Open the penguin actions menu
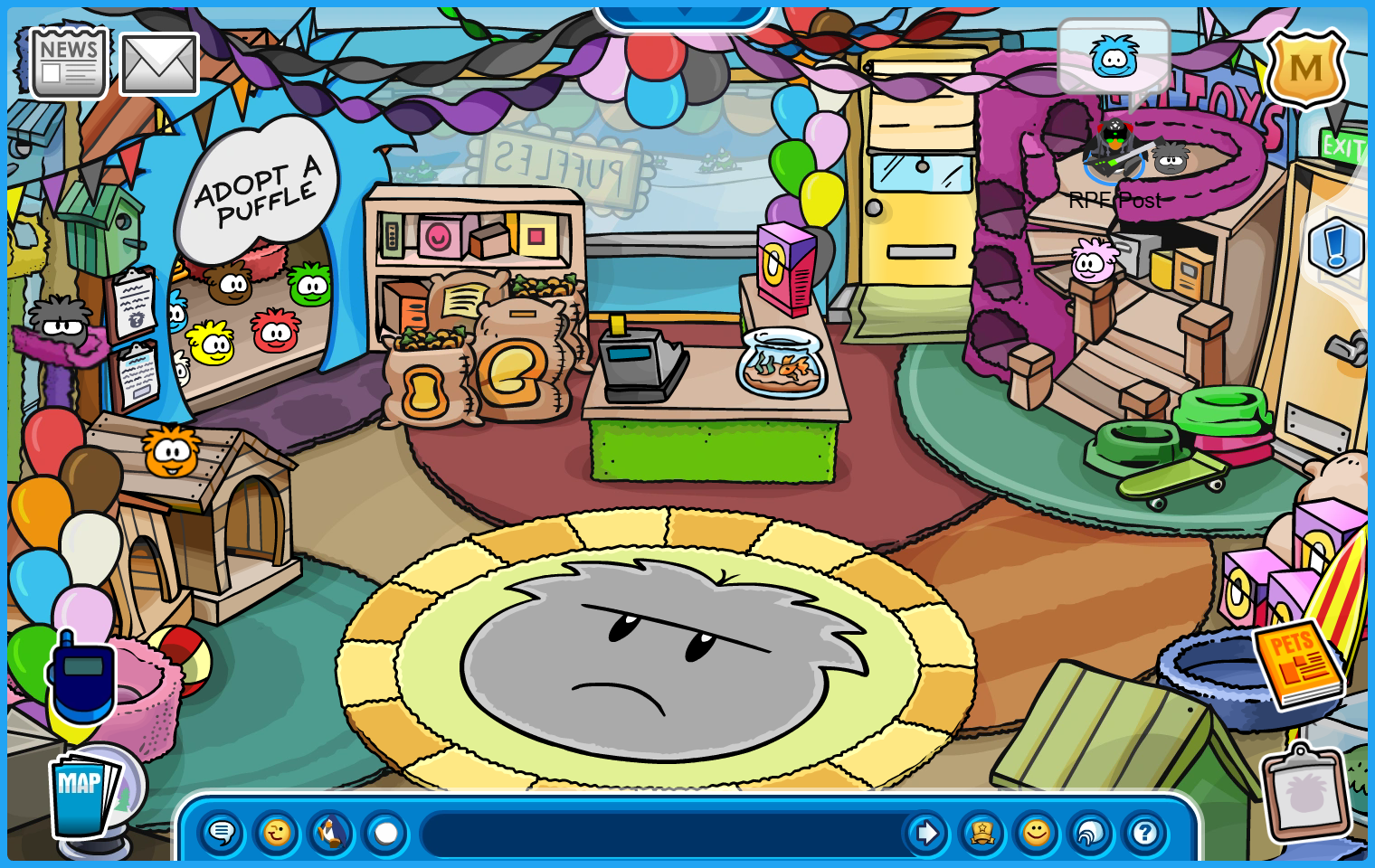1375x868 pixels. pyautogui.click(x=331, y=832)
